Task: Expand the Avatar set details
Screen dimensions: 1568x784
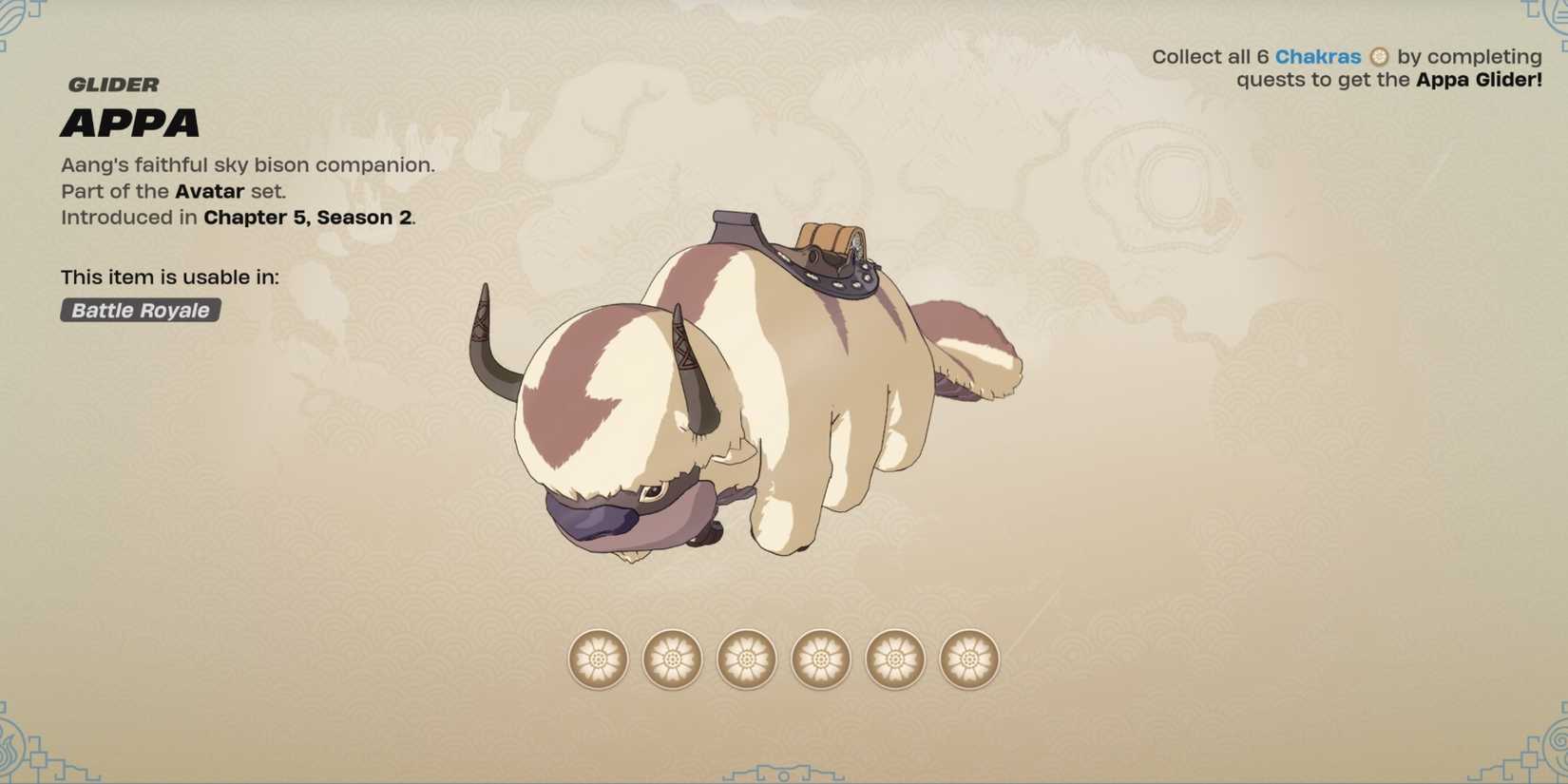Action: pos(209,191)
